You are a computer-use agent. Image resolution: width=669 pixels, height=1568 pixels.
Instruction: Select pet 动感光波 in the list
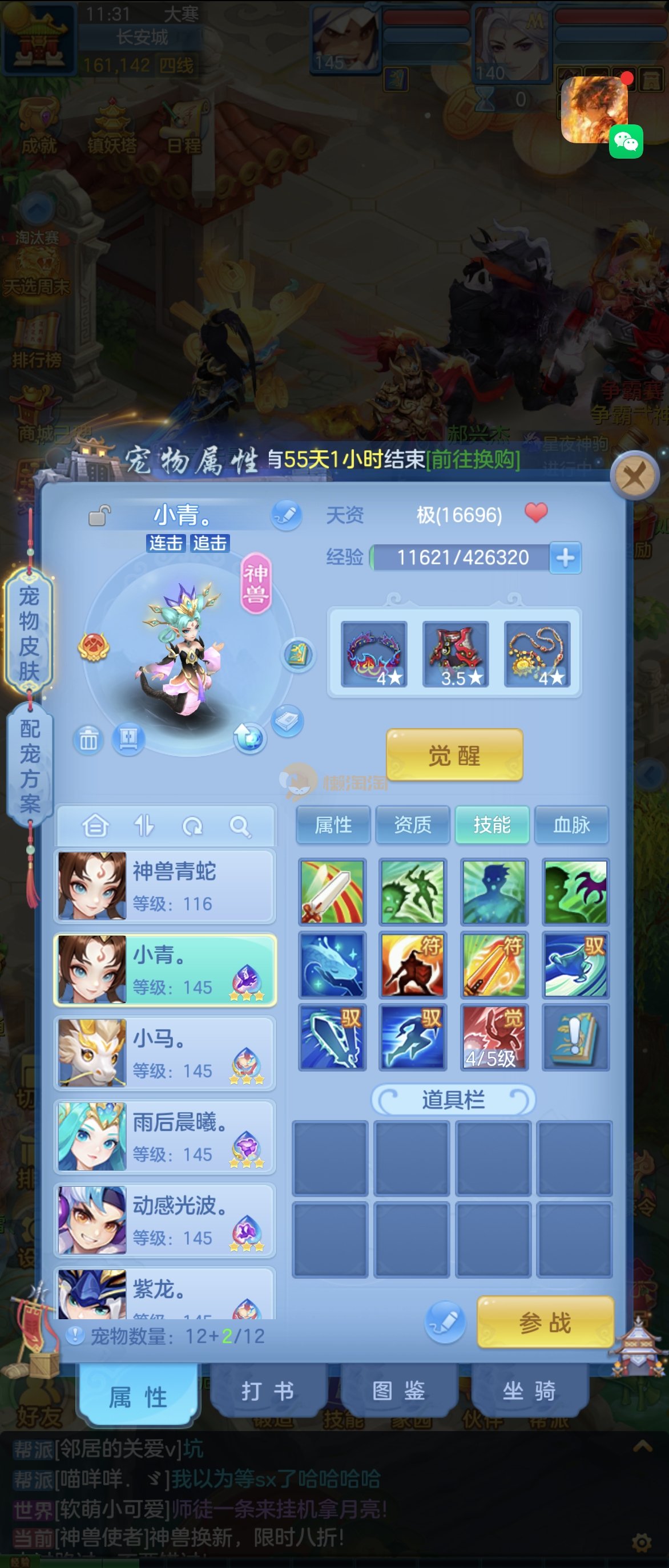165,1220
